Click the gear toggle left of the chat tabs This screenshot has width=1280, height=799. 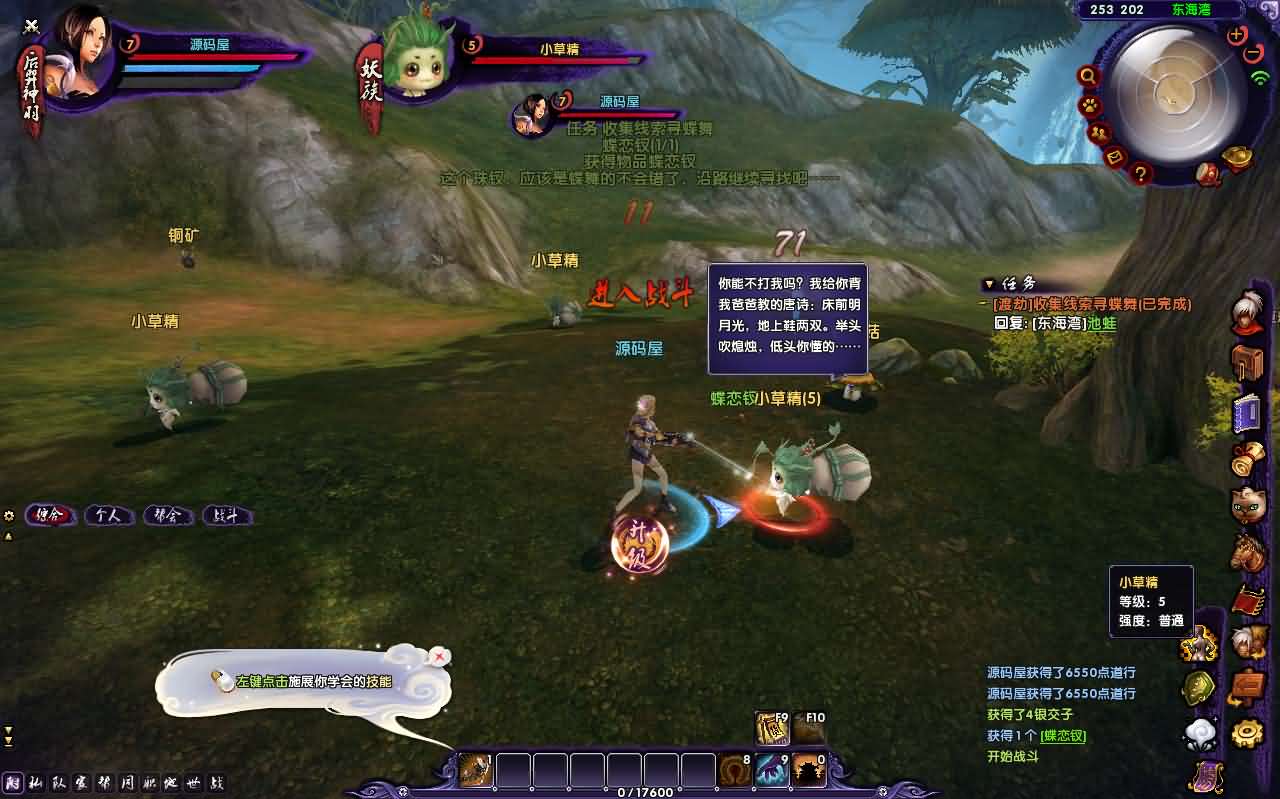[x=9, y=515]
